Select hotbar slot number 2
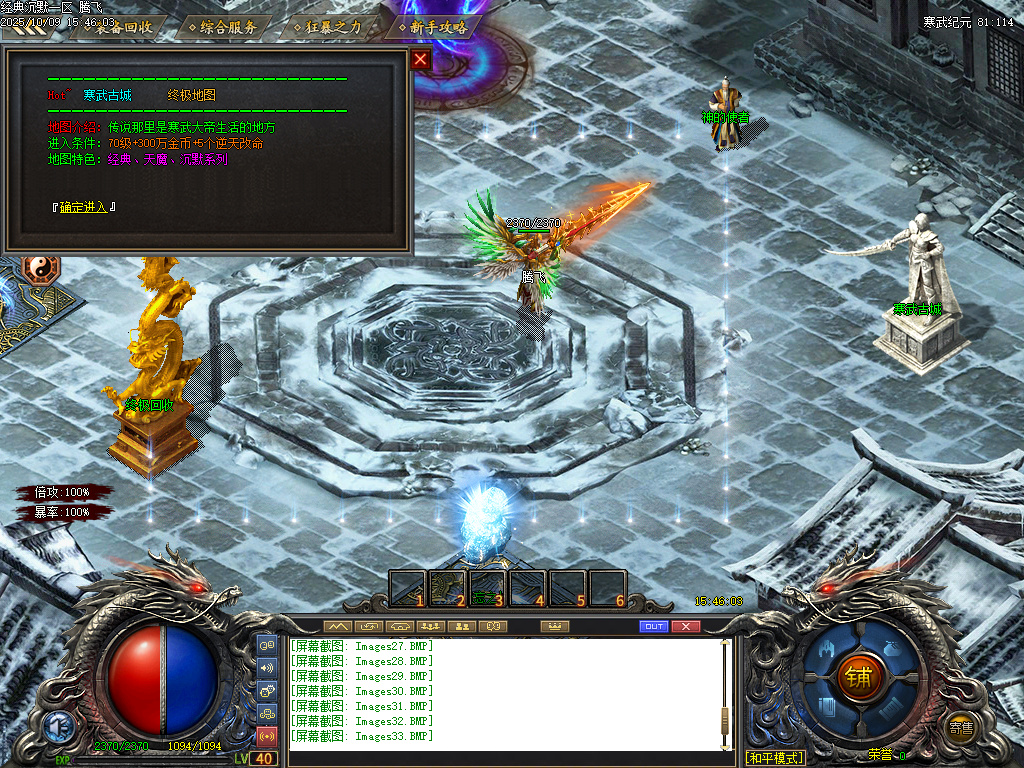The image size is (1024, 768). tap(448, 589)
